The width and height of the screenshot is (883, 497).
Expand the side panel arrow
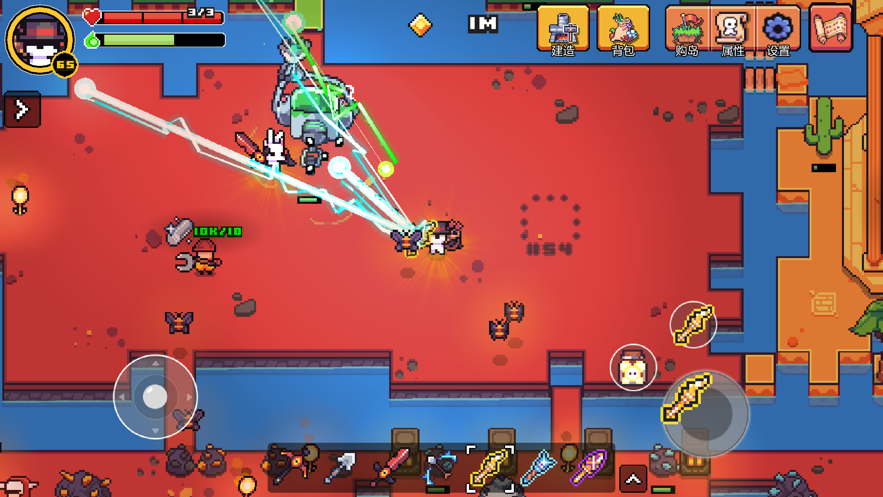click(22, 109)
